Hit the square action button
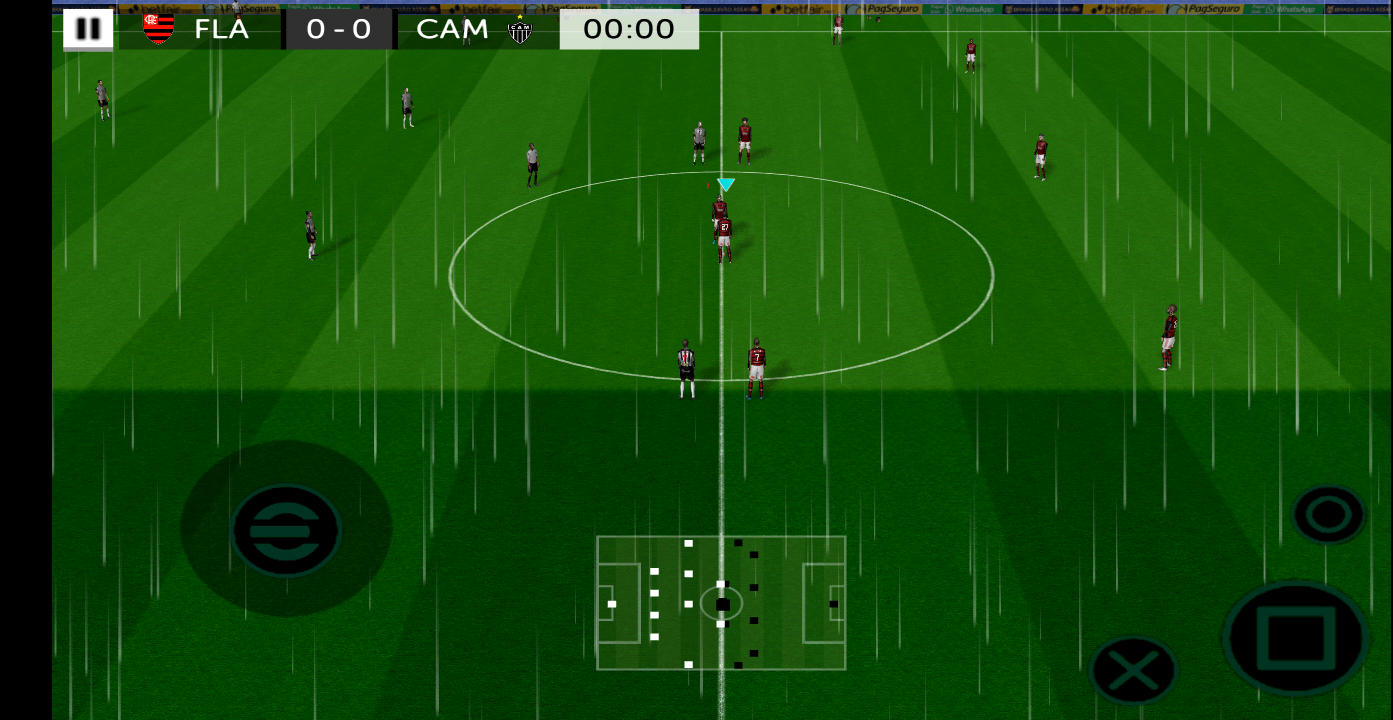1393x720 pixels. [1296, 637]
